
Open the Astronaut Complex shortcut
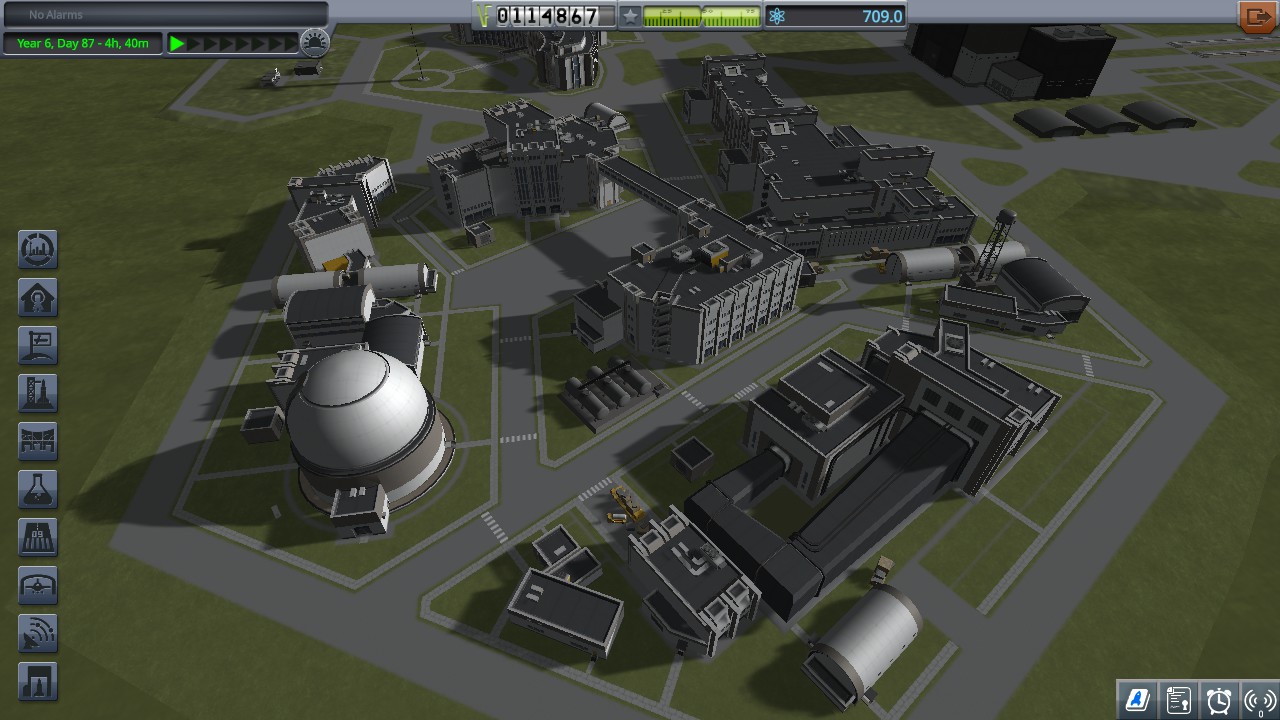point(38,298)
